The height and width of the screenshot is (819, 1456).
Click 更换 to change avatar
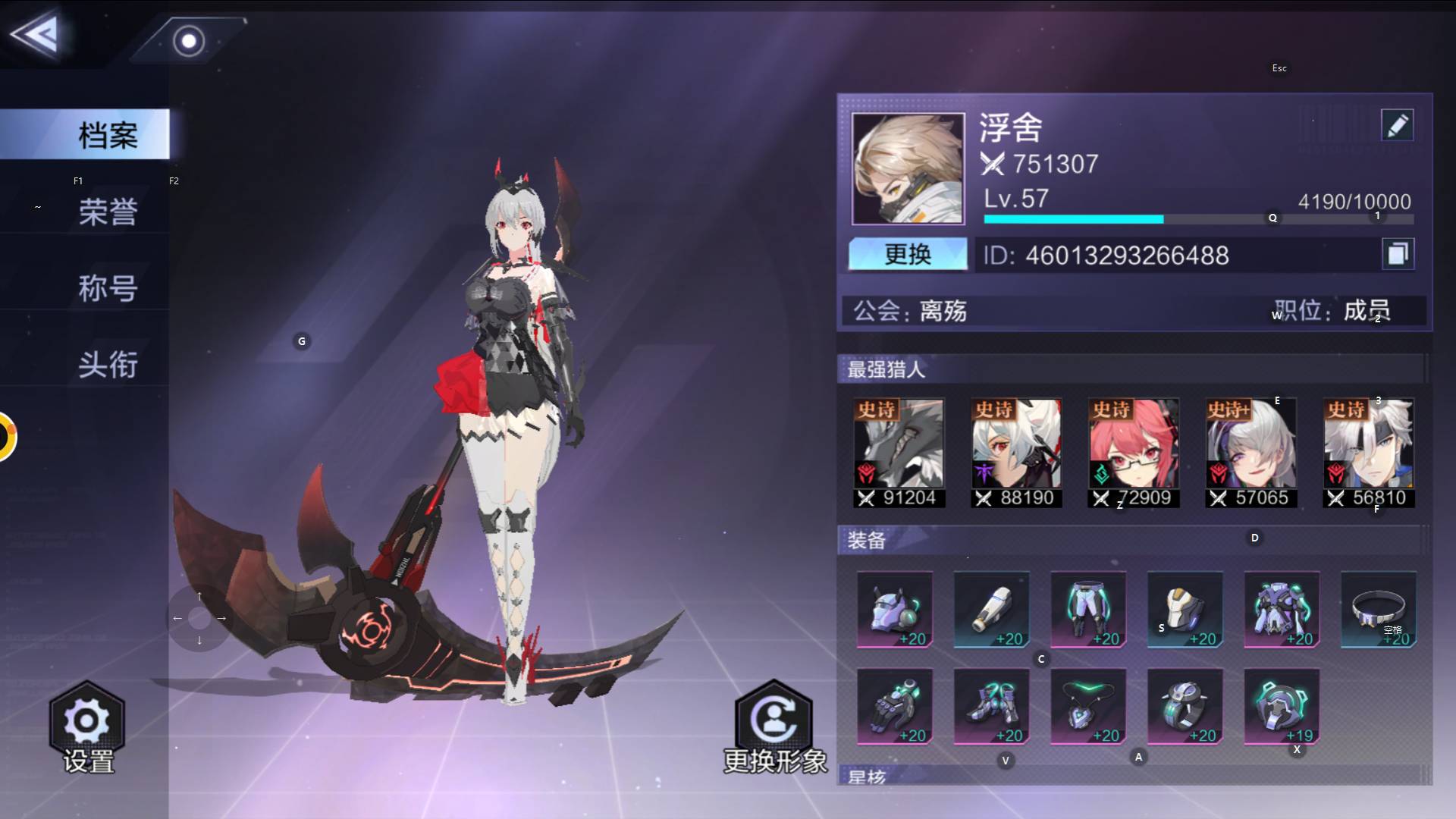pyautogui.click(x=908, y=254)
